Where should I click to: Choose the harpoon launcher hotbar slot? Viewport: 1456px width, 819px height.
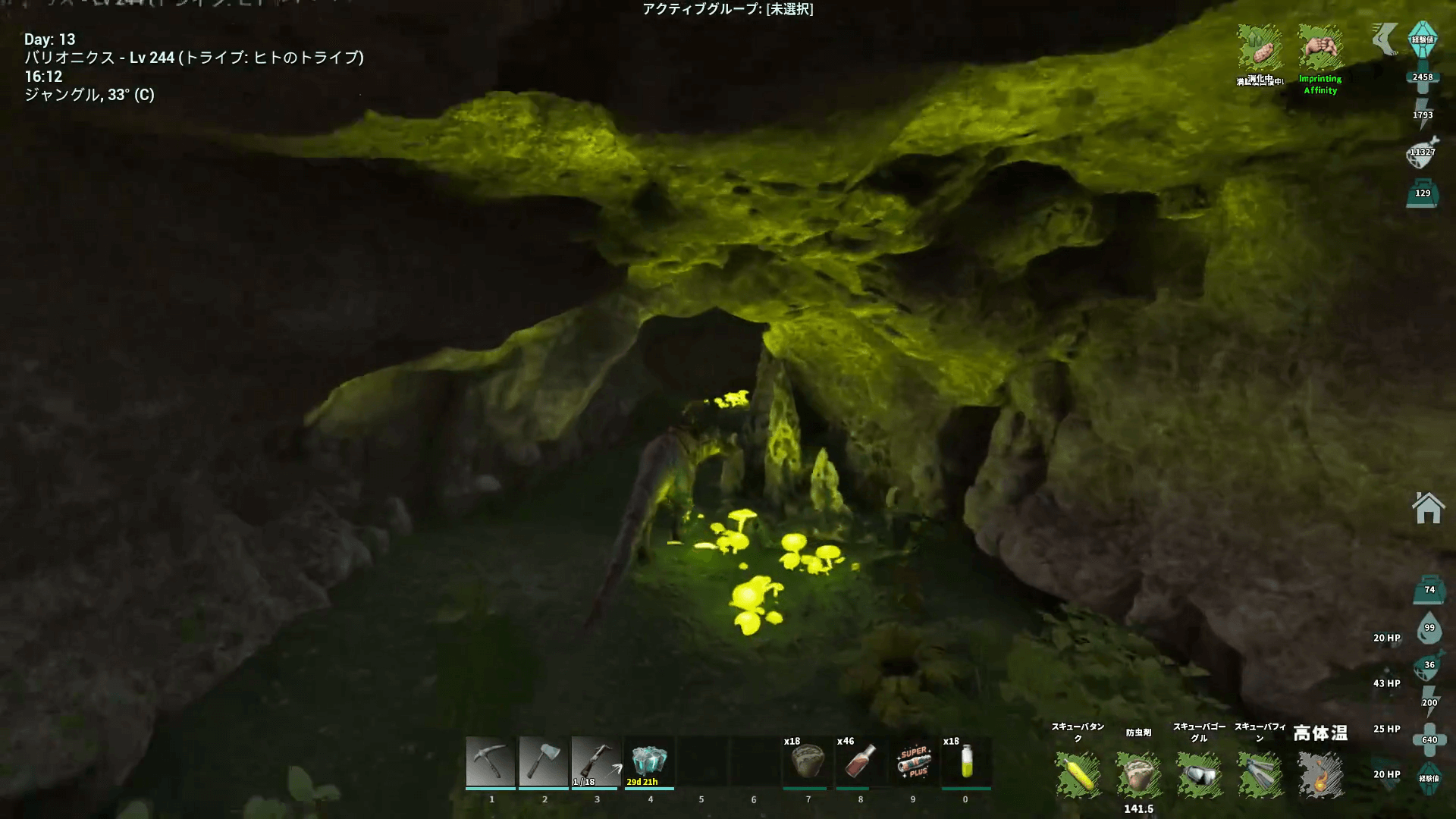596,761
